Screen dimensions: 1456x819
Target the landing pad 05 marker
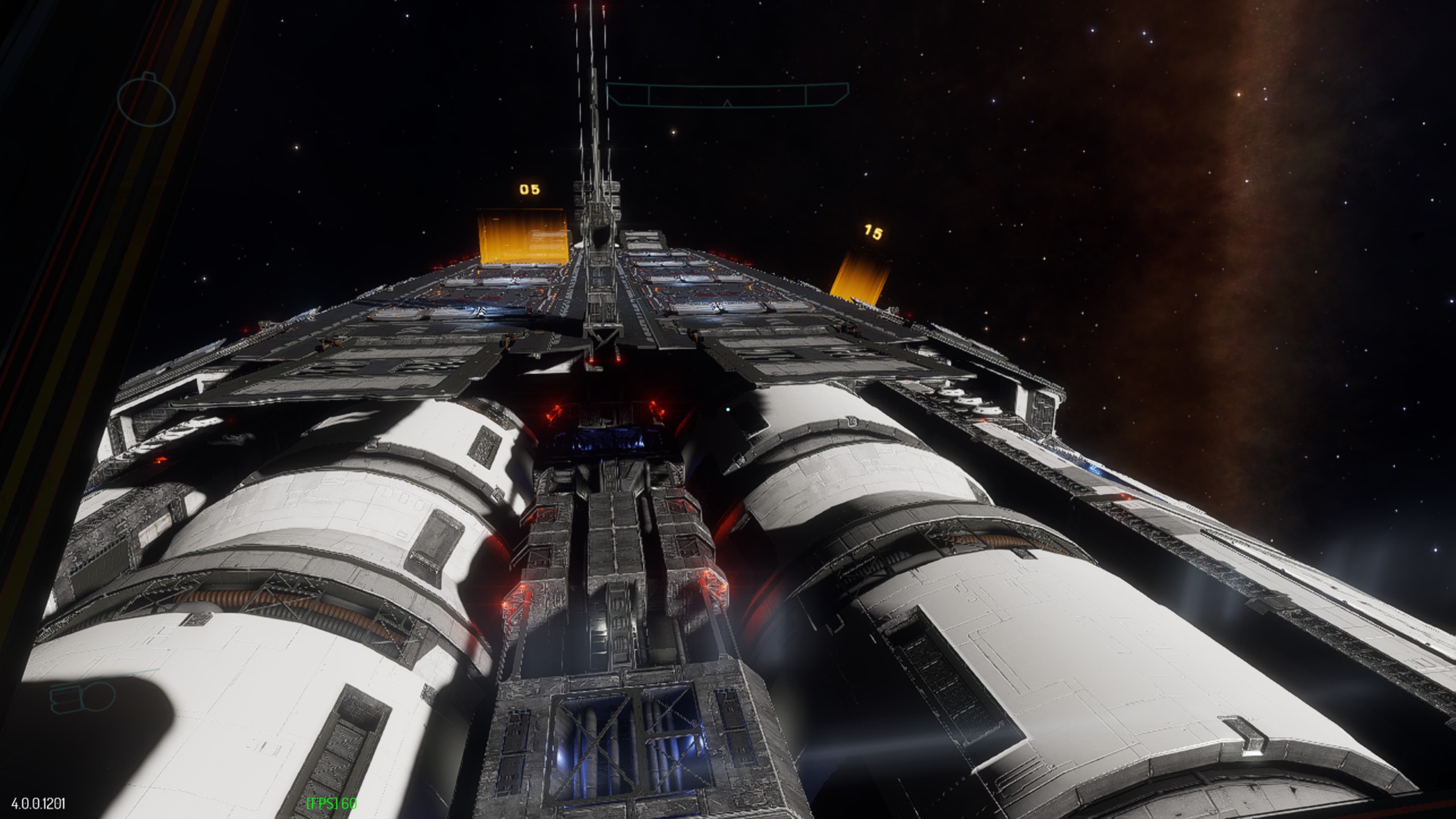click(530, 189)
